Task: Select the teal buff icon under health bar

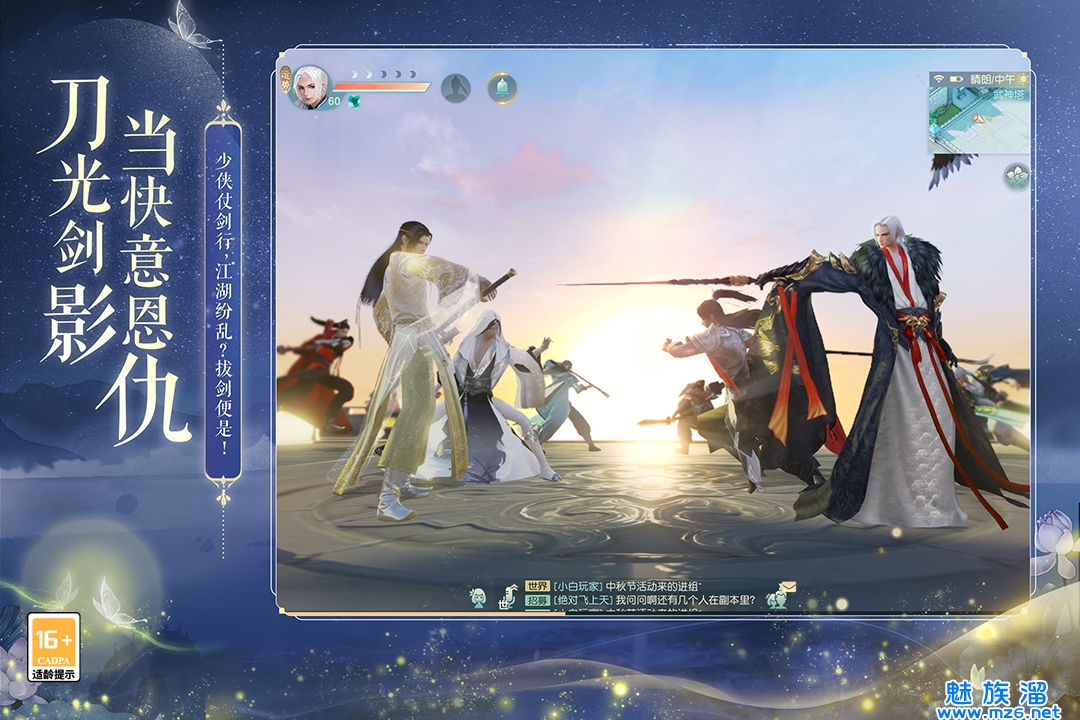Action: point(352,101)
